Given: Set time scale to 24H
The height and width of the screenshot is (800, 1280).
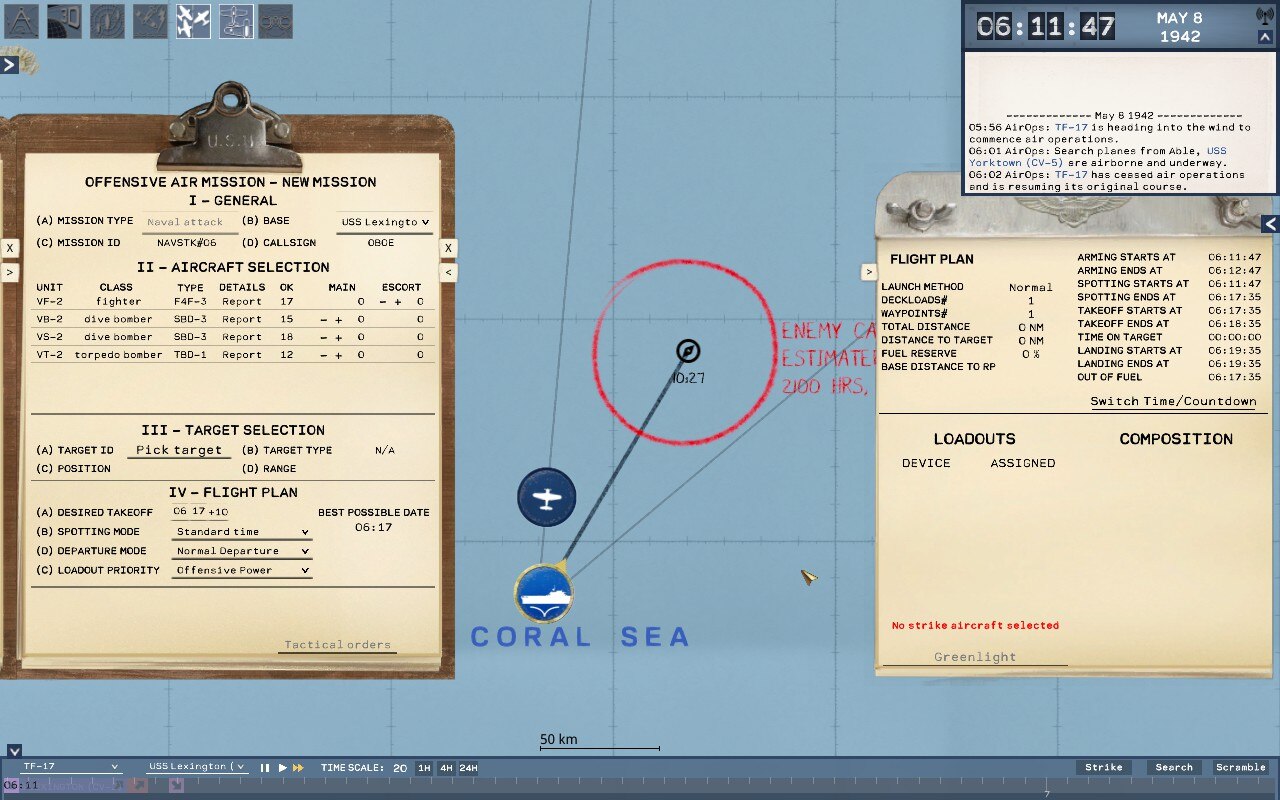Looking at the screenshot, I should click(468, 768).
